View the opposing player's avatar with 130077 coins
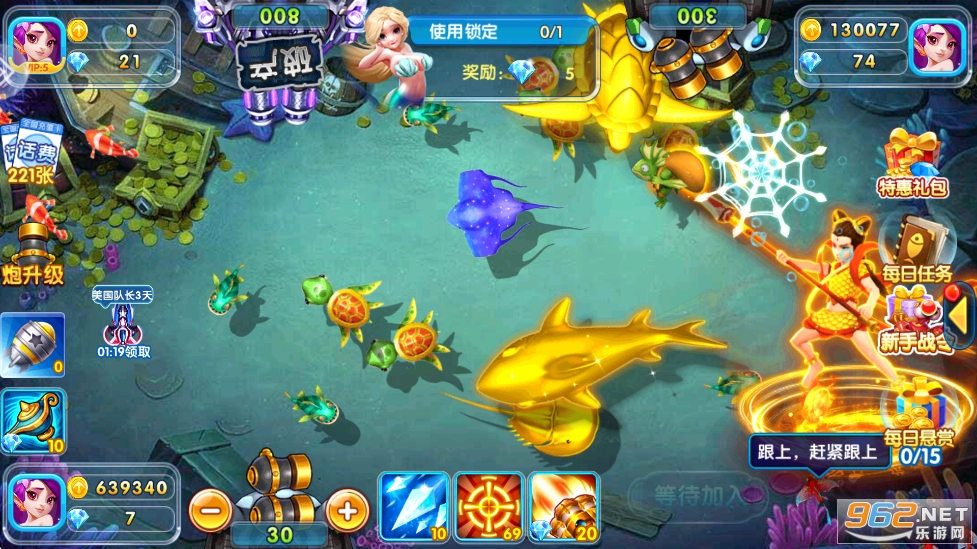The height and width of the screenshot is (549, 977). [x=938, y=45]
